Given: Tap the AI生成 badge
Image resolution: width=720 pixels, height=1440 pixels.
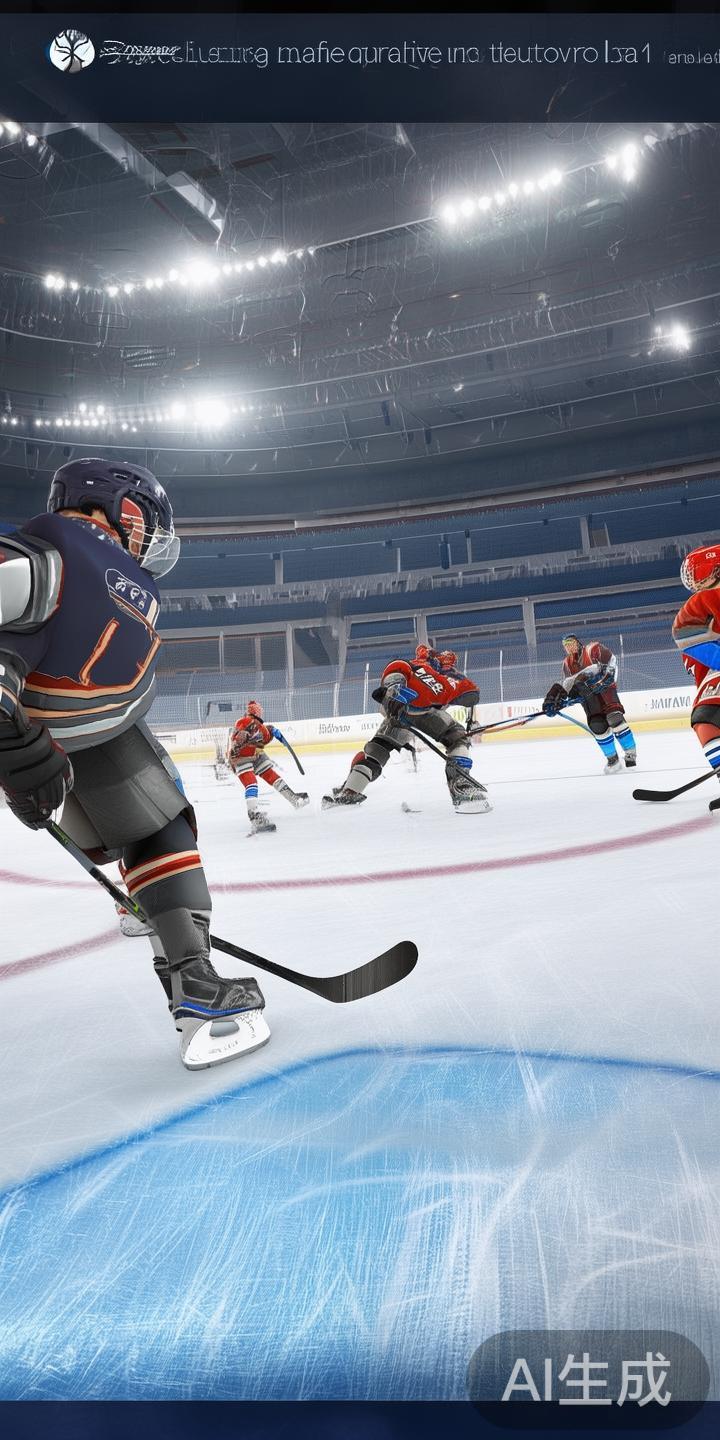Looking at the screenshot, I should (587, 1380).
